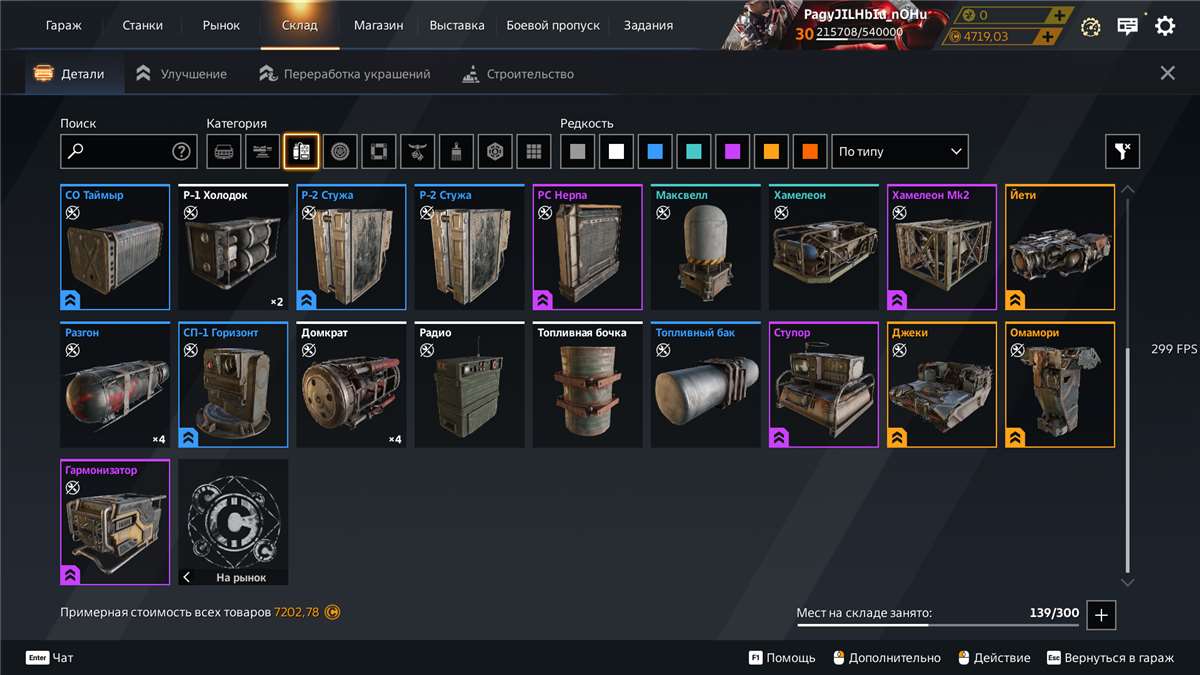Select the СО Таймыр part
1200x675 pixels.
(115, 248)
